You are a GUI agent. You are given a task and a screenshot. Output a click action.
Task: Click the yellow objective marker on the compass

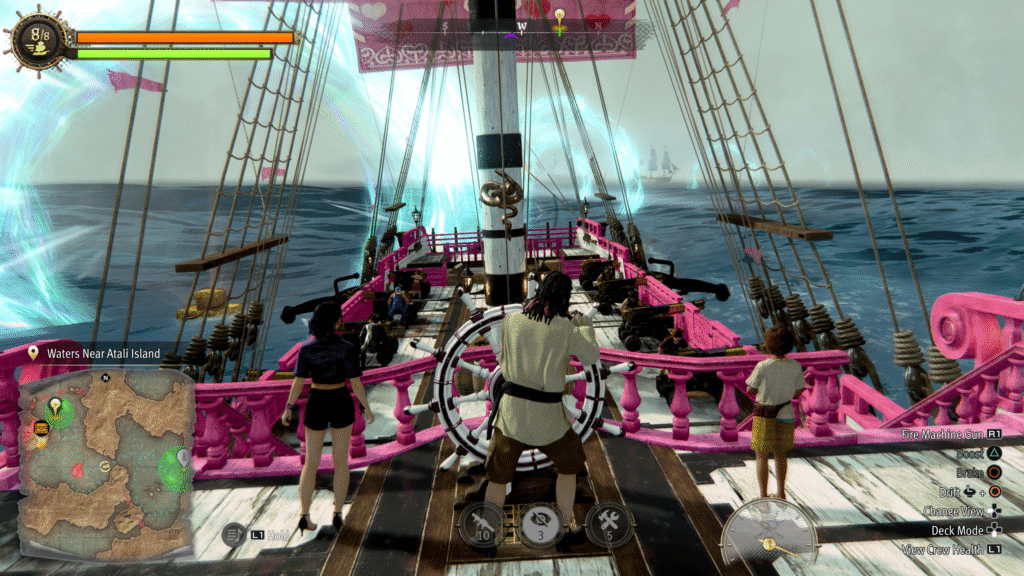click(560, 17)
